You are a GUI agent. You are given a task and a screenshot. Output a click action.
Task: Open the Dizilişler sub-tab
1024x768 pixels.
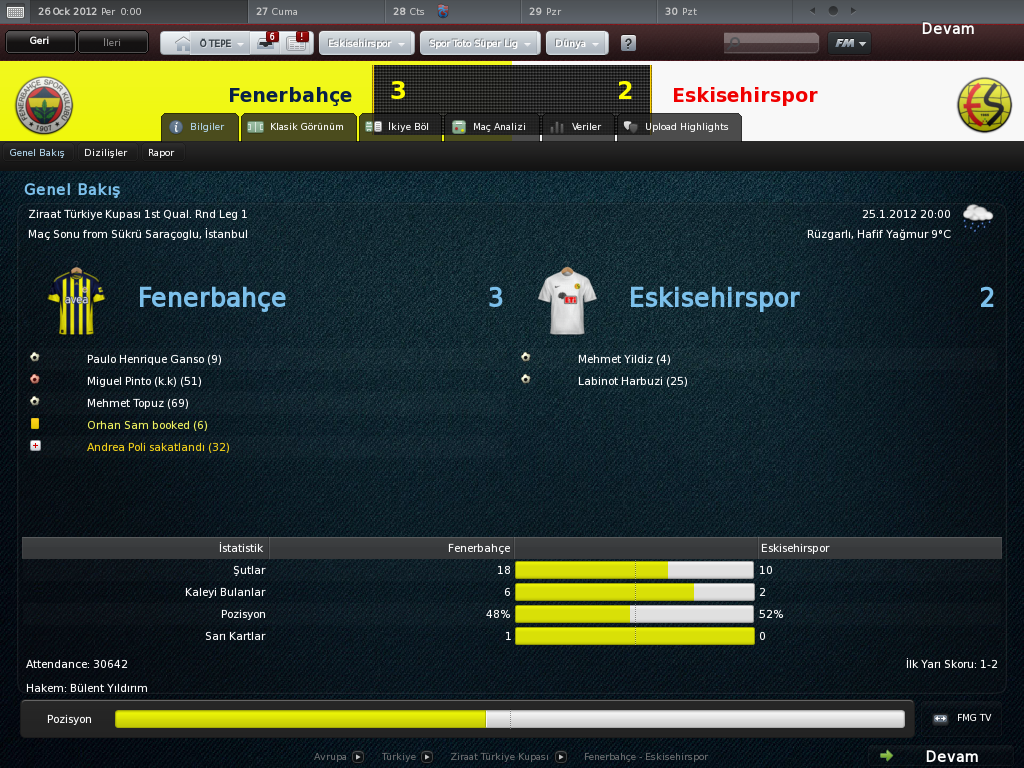106,153
